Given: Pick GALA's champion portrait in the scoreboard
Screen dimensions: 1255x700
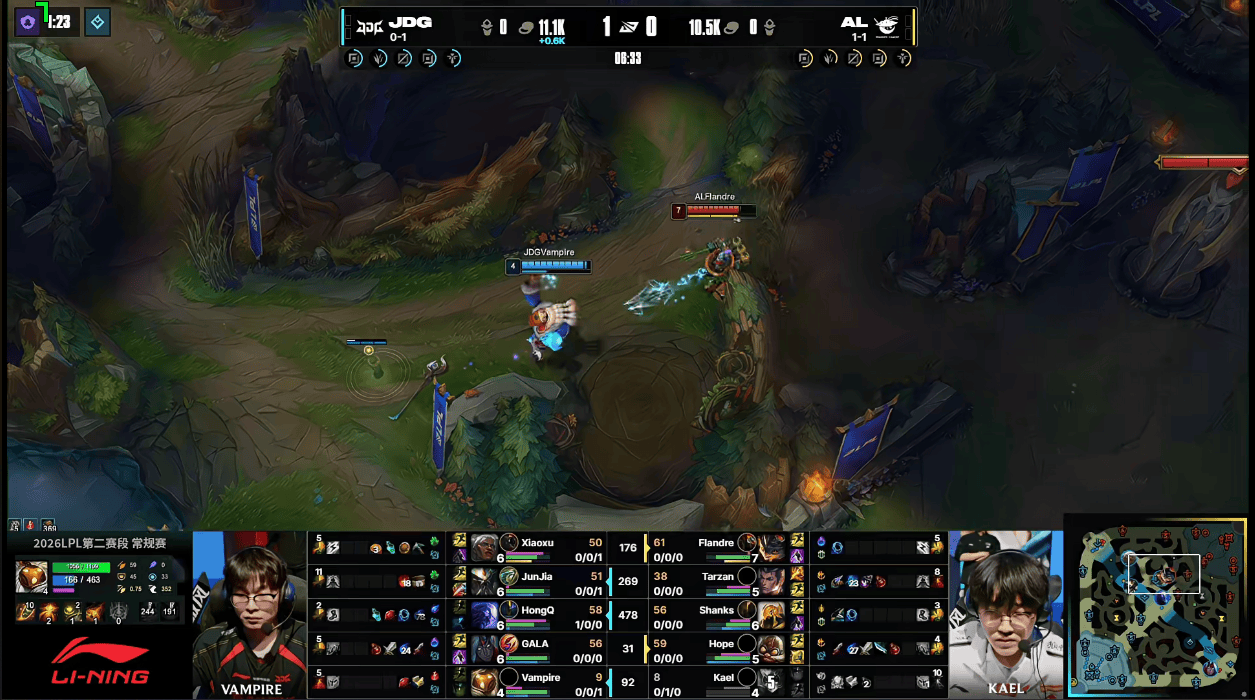Looking at the screenshot, I should pos(485,648).
